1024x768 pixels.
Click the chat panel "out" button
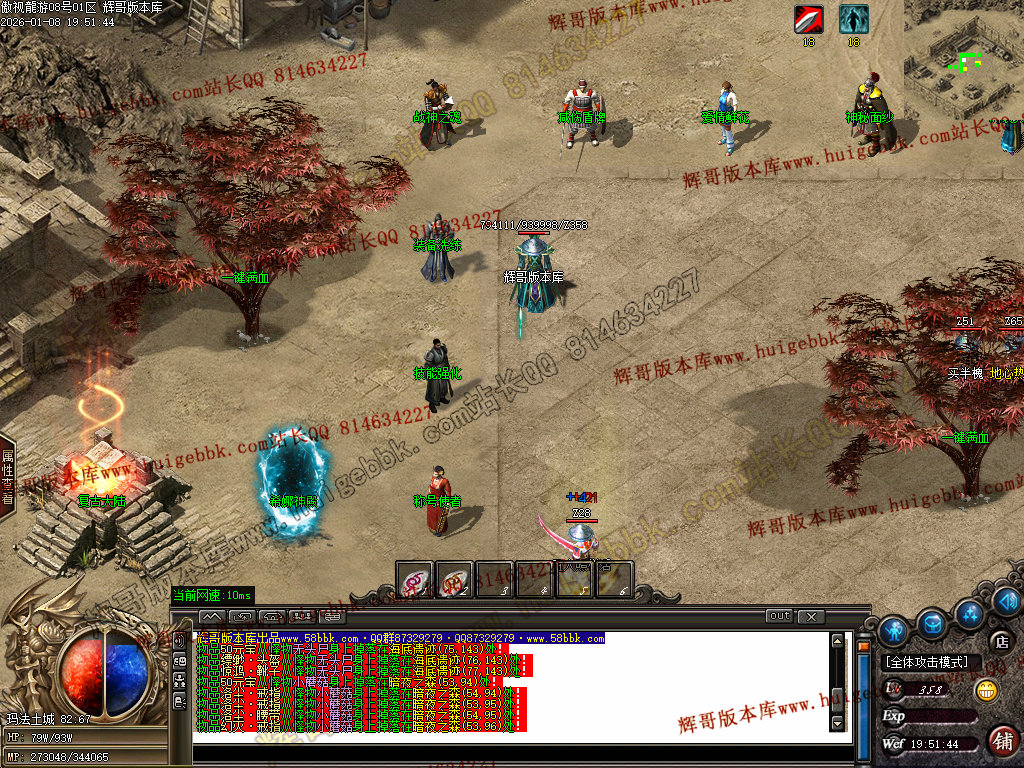779,616
